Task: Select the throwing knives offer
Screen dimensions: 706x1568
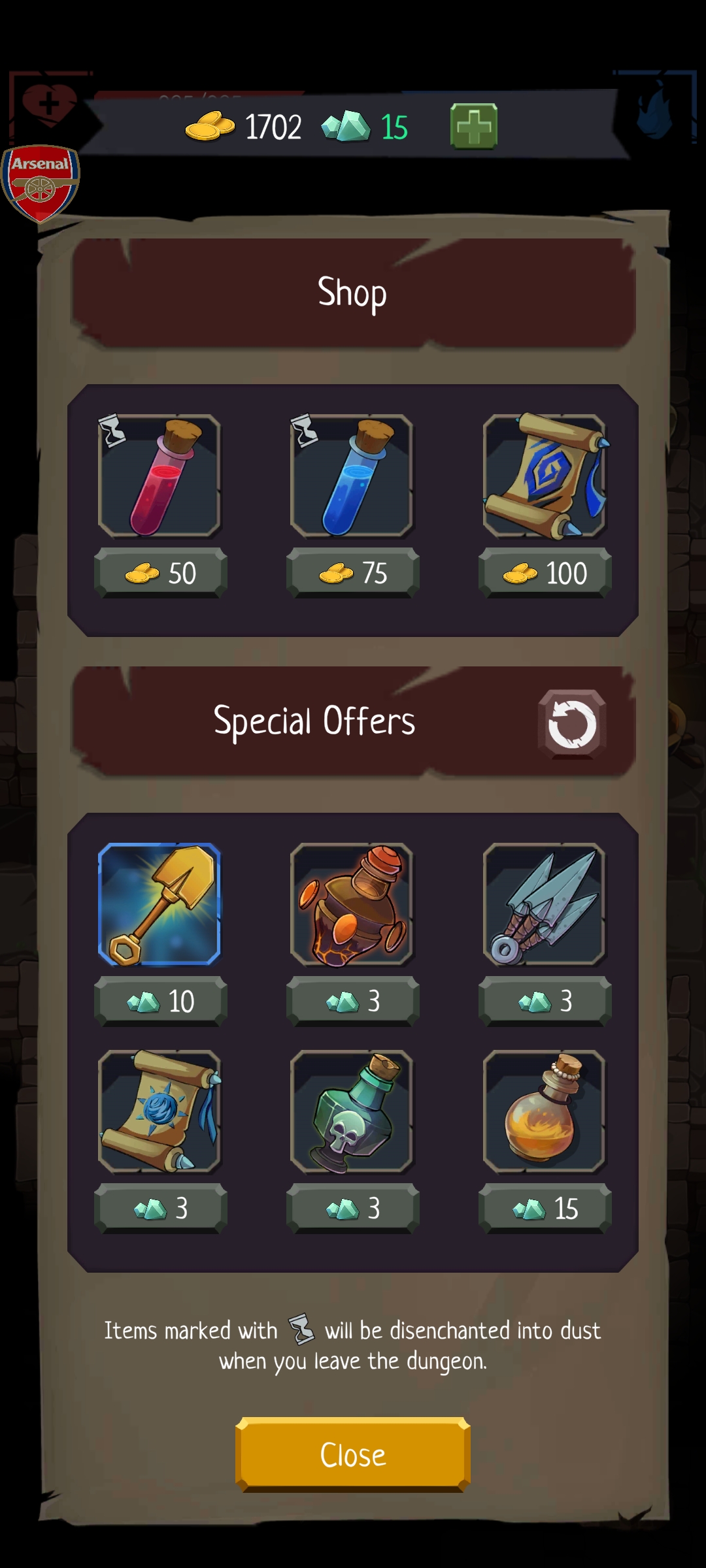Action: pos(545,904)
